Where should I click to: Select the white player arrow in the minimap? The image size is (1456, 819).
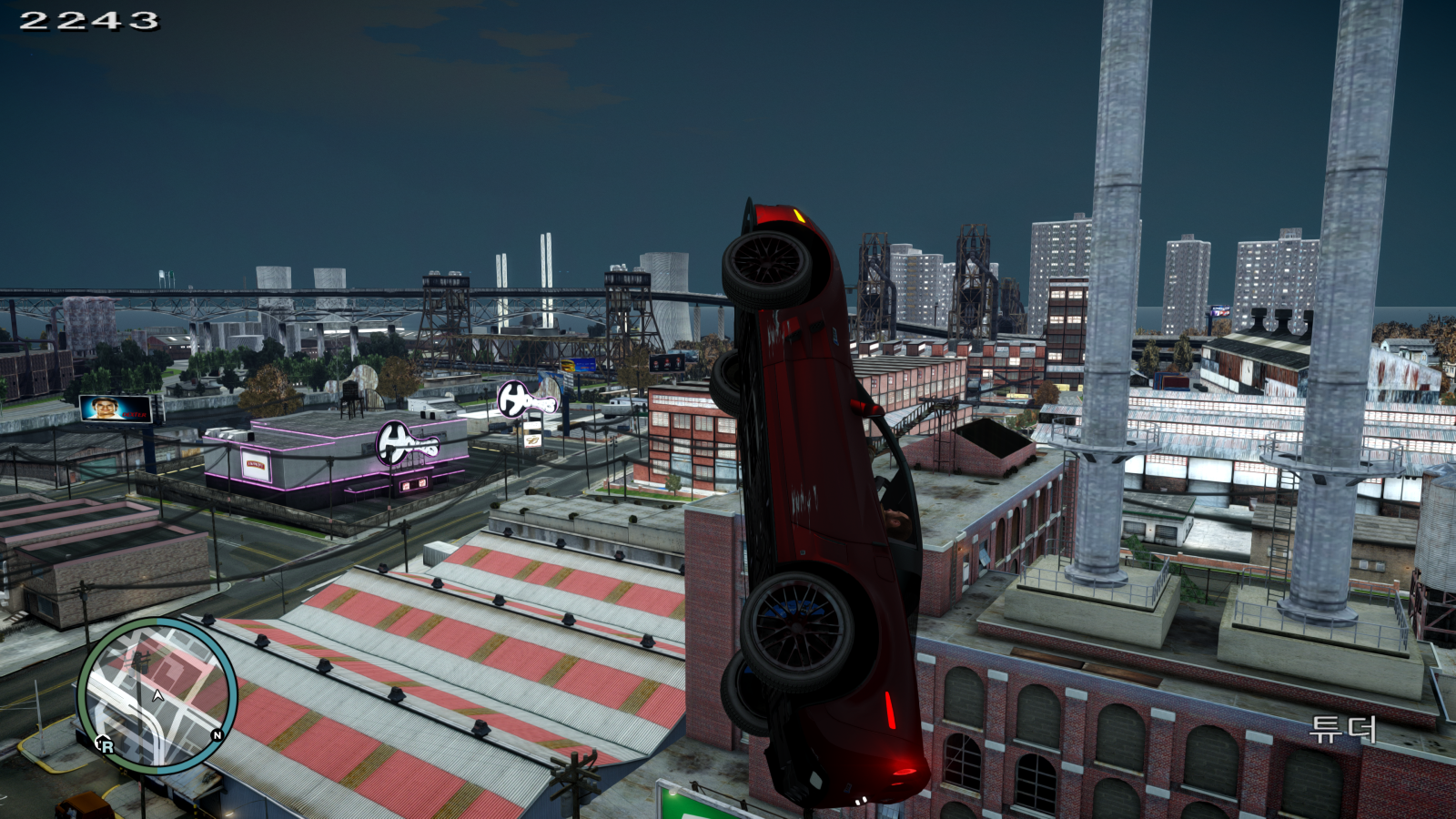(x=157, y=694)
